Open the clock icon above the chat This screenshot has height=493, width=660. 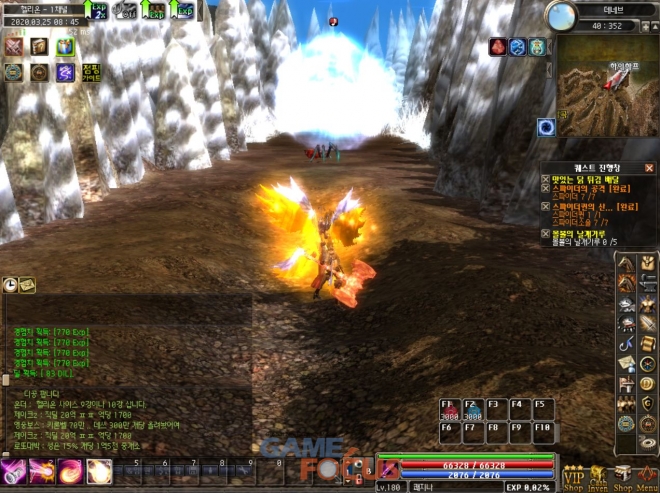pyautogui.click(x=10, y=285)
